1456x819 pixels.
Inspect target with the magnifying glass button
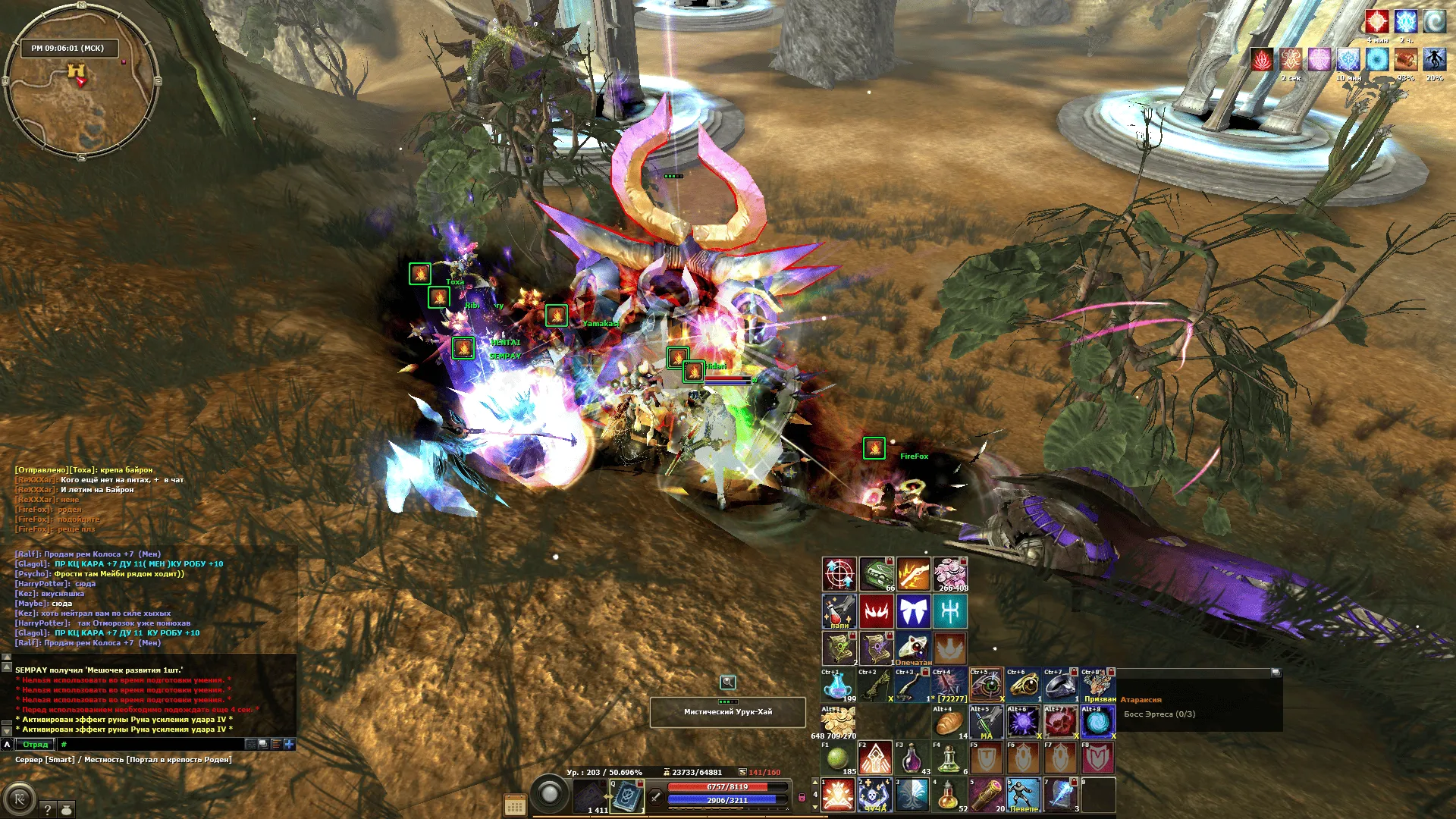(727, 682)
